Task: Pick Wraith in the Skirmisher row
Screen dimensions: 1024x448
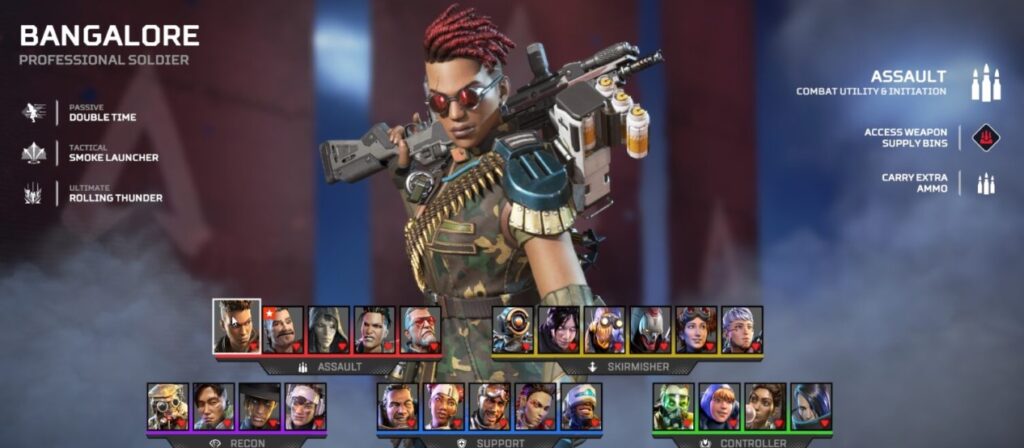Action: pos(559,329)
